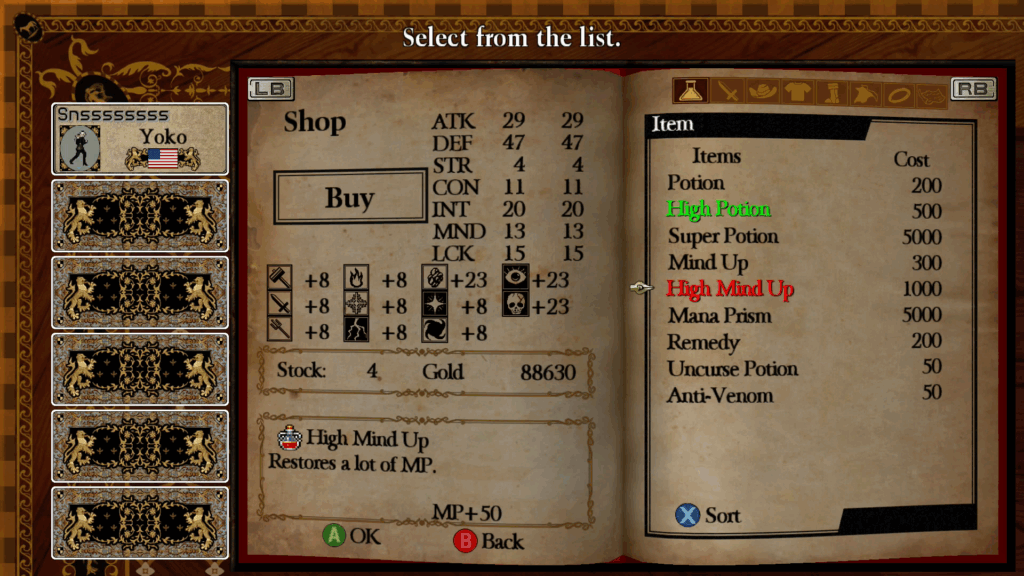The width and height of the screenshot is (1024, 576).
Task: Pick the Uncurse Potion entry
Action: (x=733, y=369)
